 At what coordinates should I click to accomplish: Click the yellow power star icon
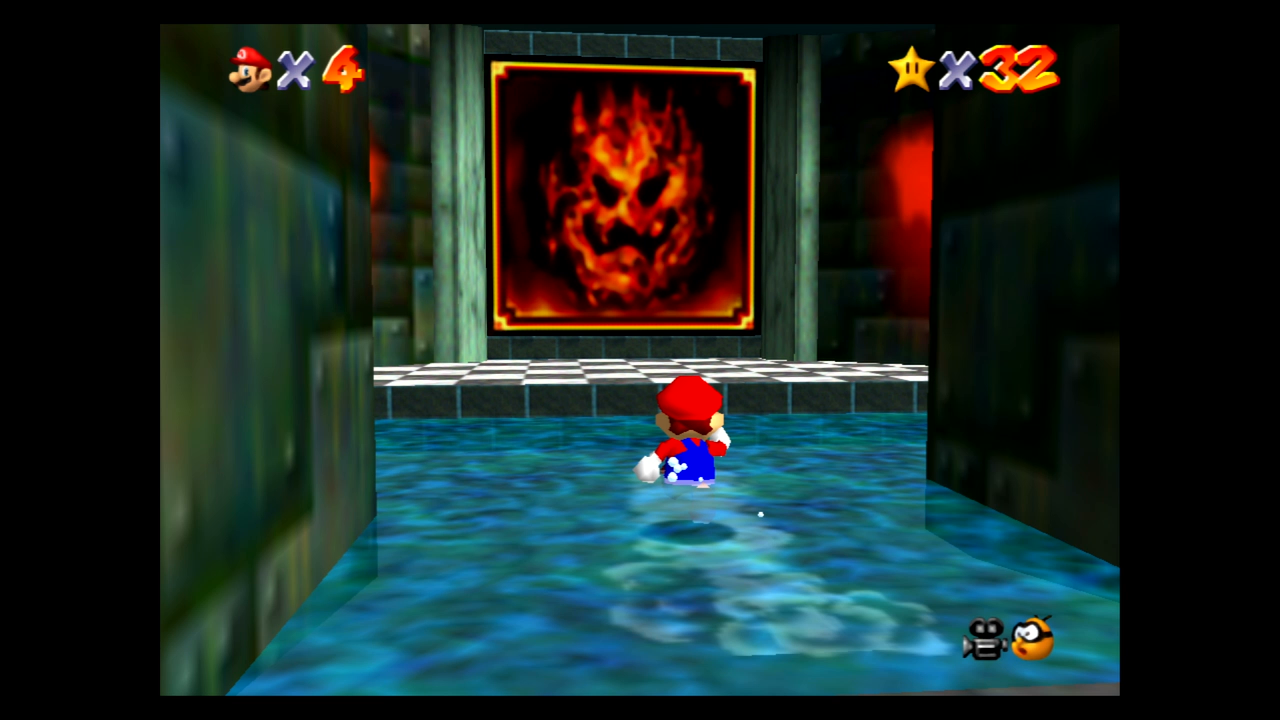click(911, 69)
